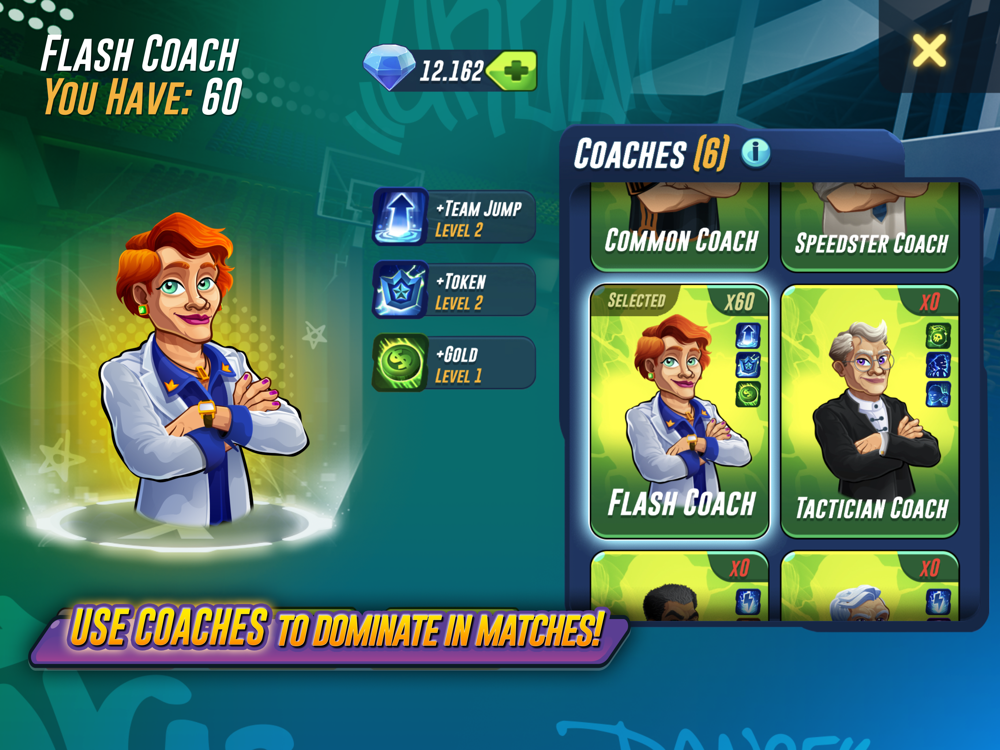View the Gold Level 1 perk
1000x750 pixels.
[x=455, y=363]
